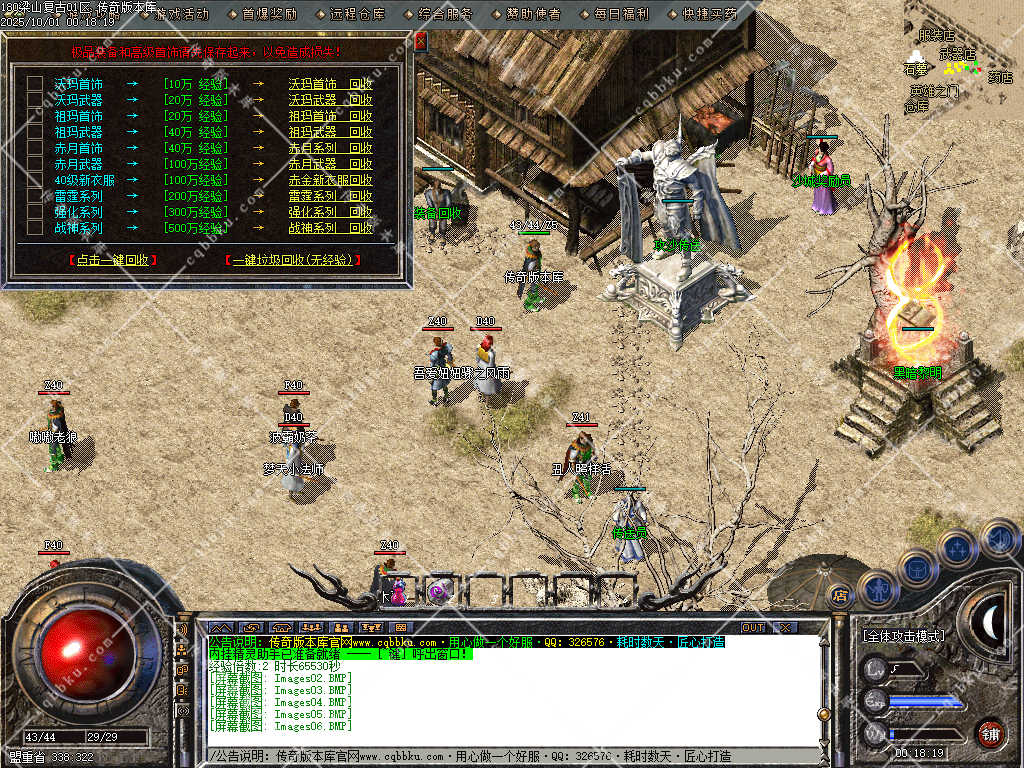Tick the 雷霆系列 checkbox
The image size is (1024, 768).
(x=35, y=196)
